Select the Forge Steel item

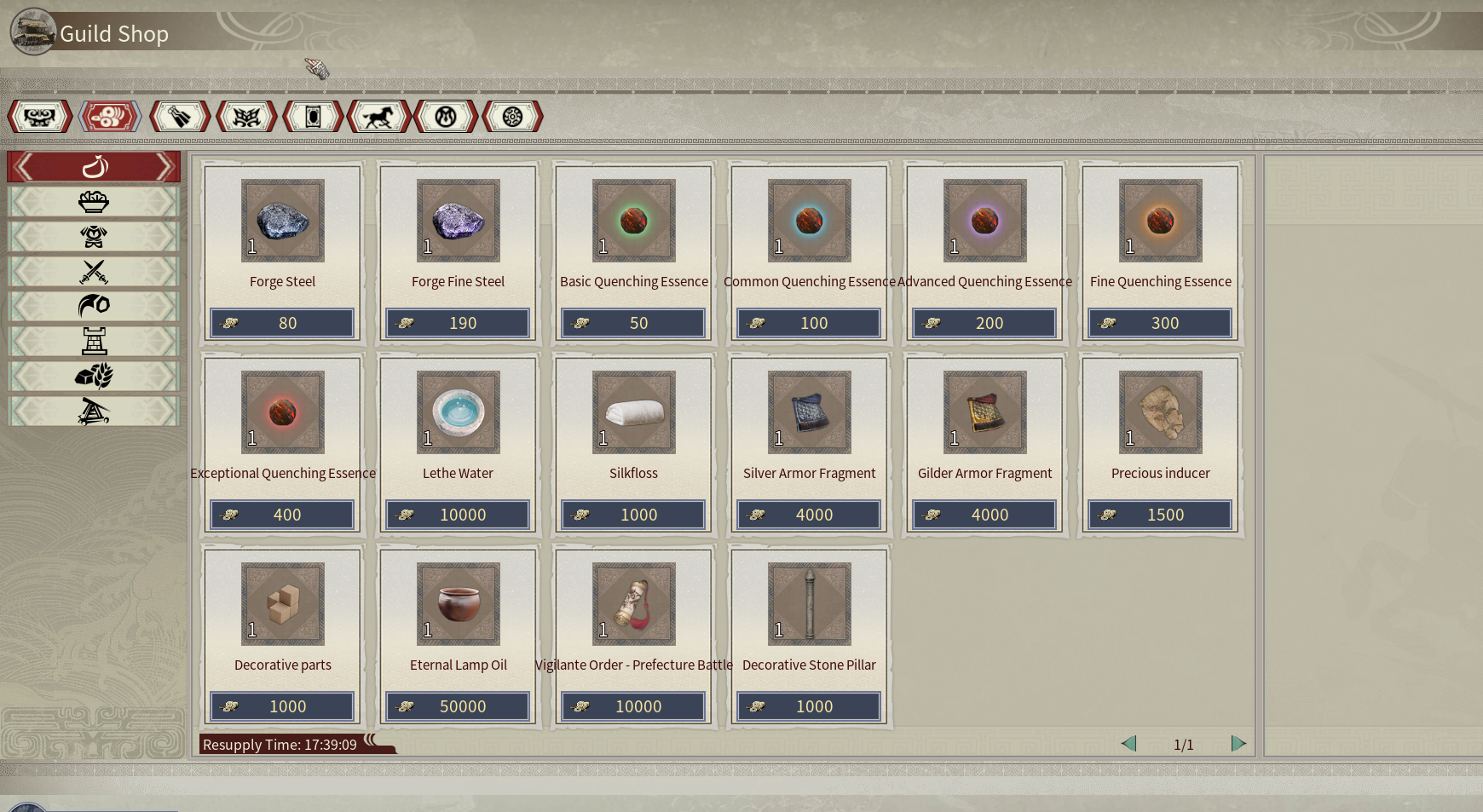[282, 221]
